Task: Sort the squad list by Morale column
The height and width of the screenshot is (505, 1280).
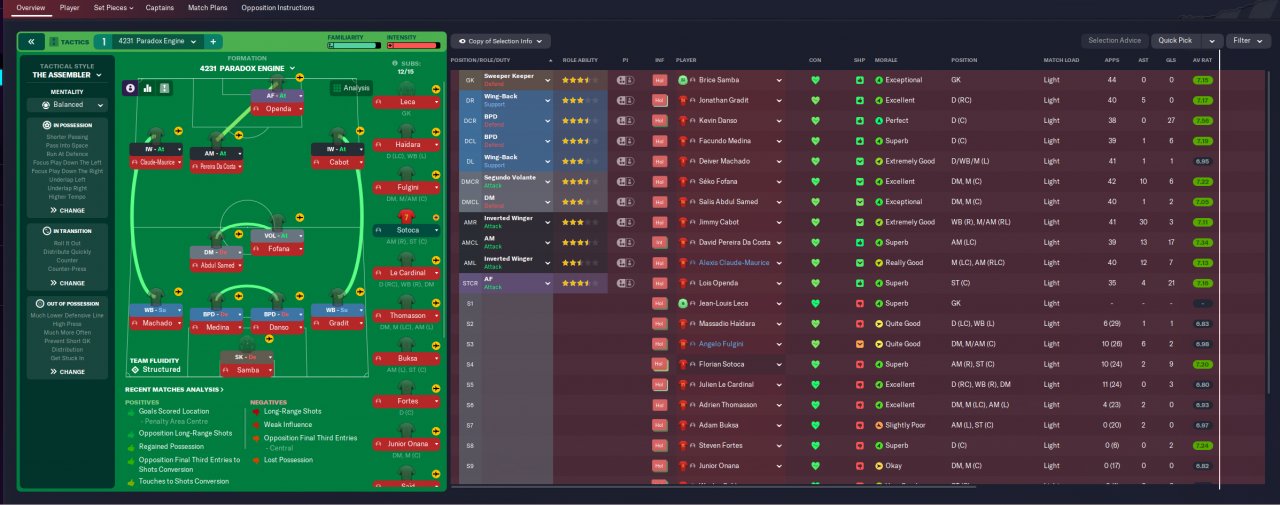Action: (x=886, y=60)
